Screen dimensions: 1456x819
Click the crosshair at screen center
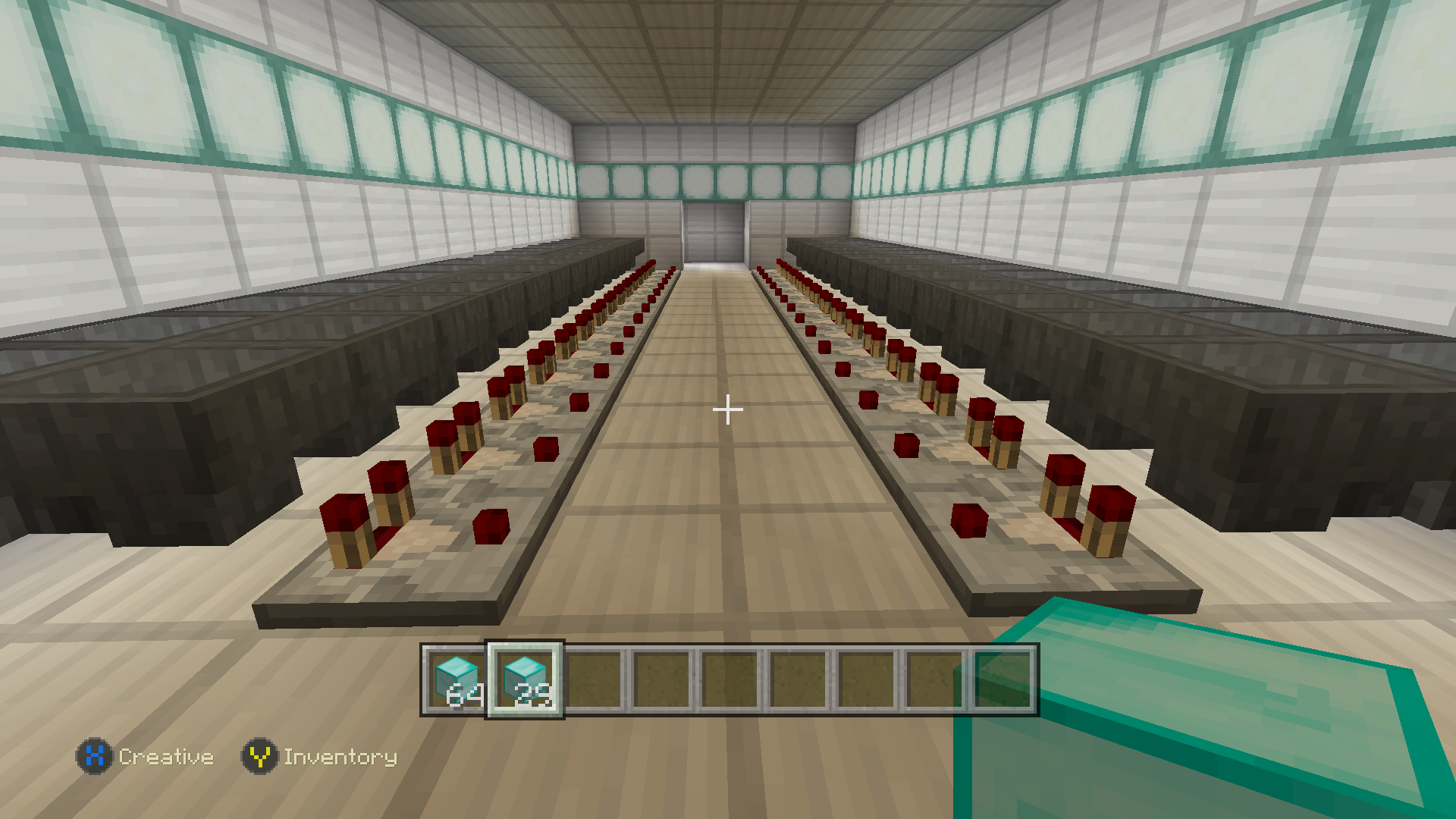point(728,409)
